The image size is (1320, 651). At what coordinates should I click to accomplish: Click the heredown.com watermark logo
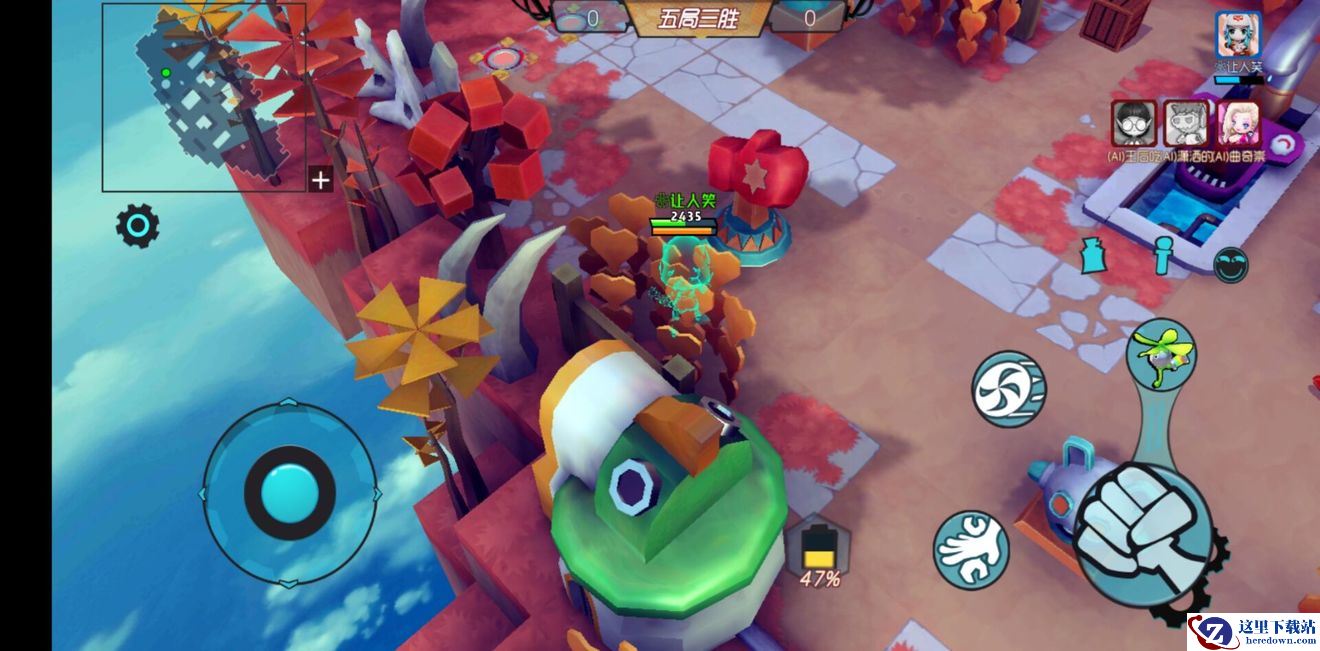[1253, 632]
